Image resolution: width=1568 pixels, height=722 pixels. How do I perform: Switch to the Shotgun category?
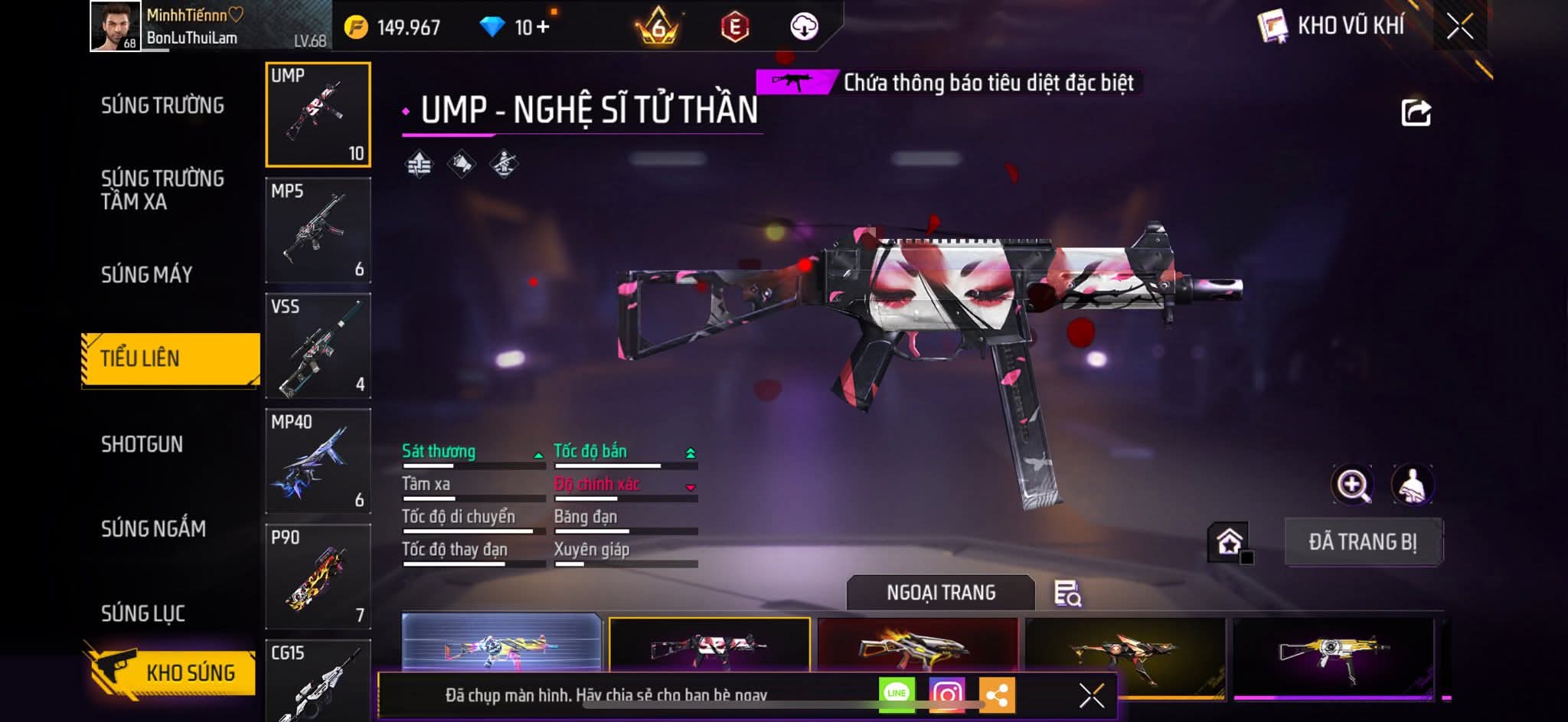[x=142, y=444]
